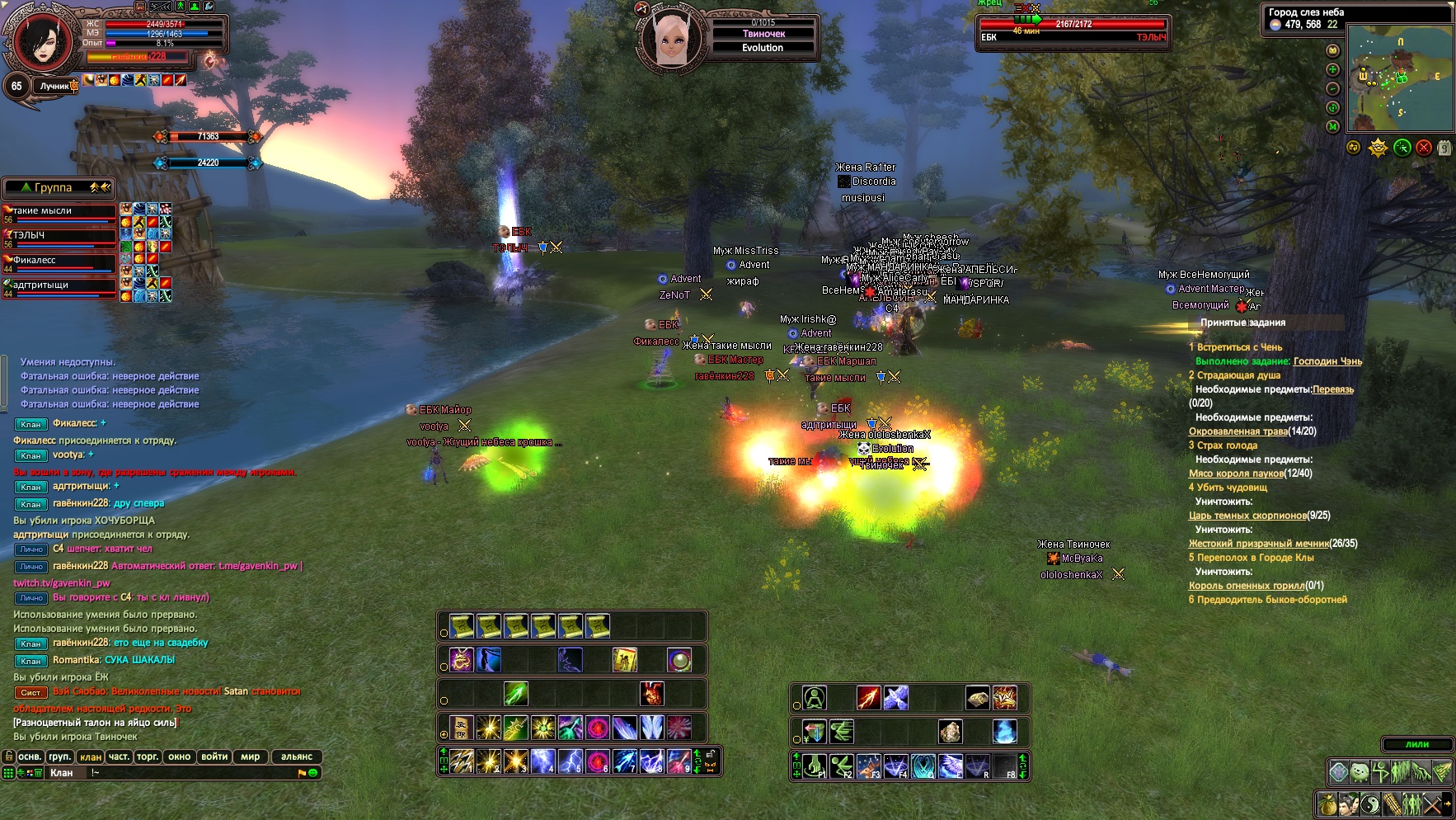Select party member Фикалесс in group list
The image size is (1456, 820).
59,261
